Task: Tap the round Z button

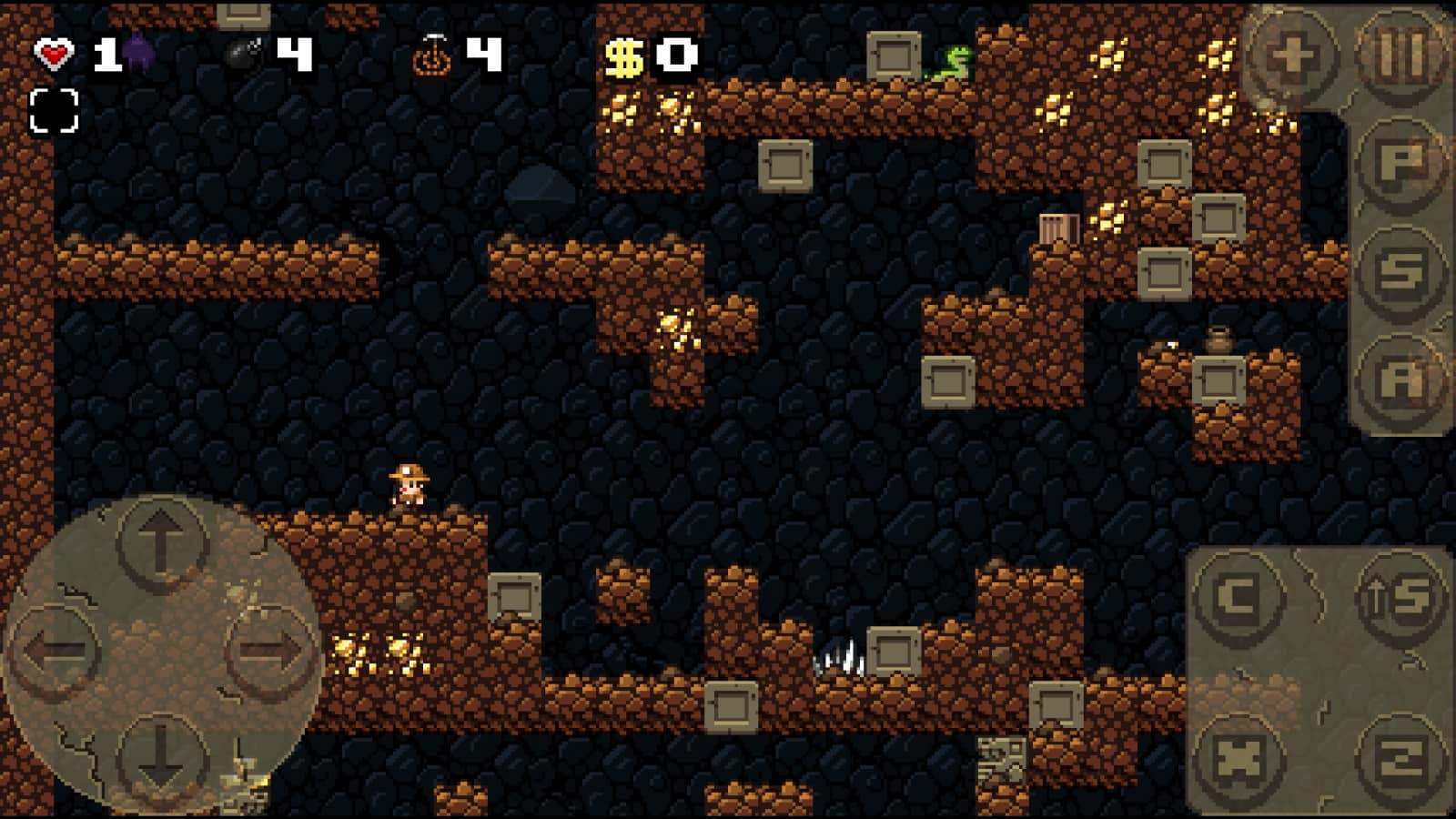Action: (x=1402, y=759)
